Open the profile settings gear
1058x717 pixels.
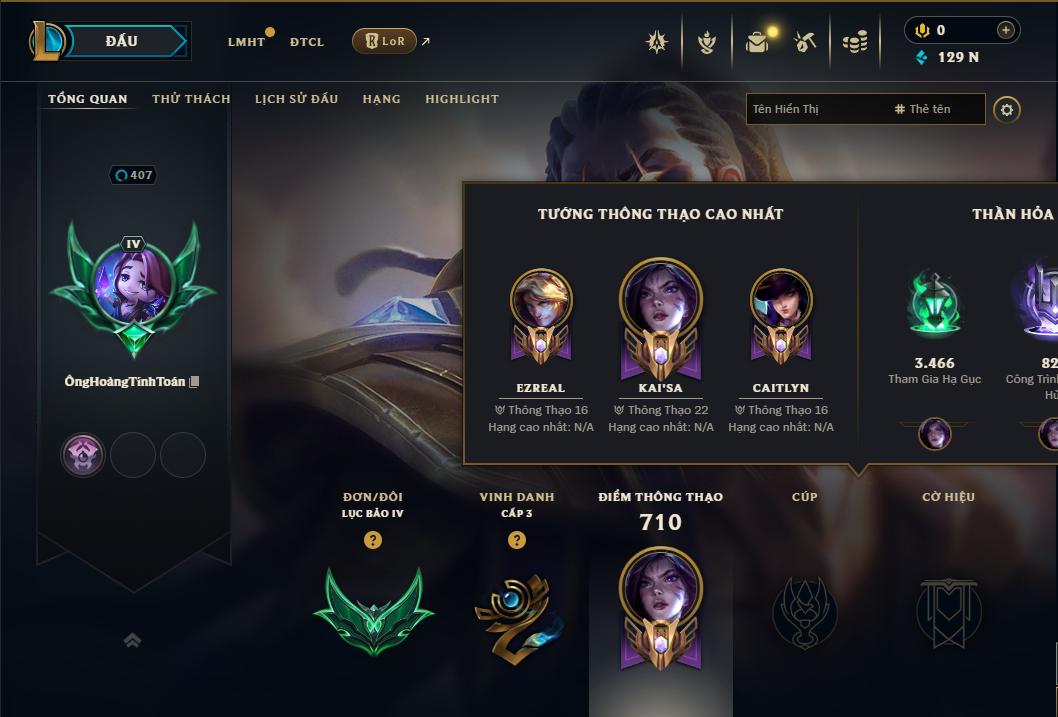pos(1007,109)
